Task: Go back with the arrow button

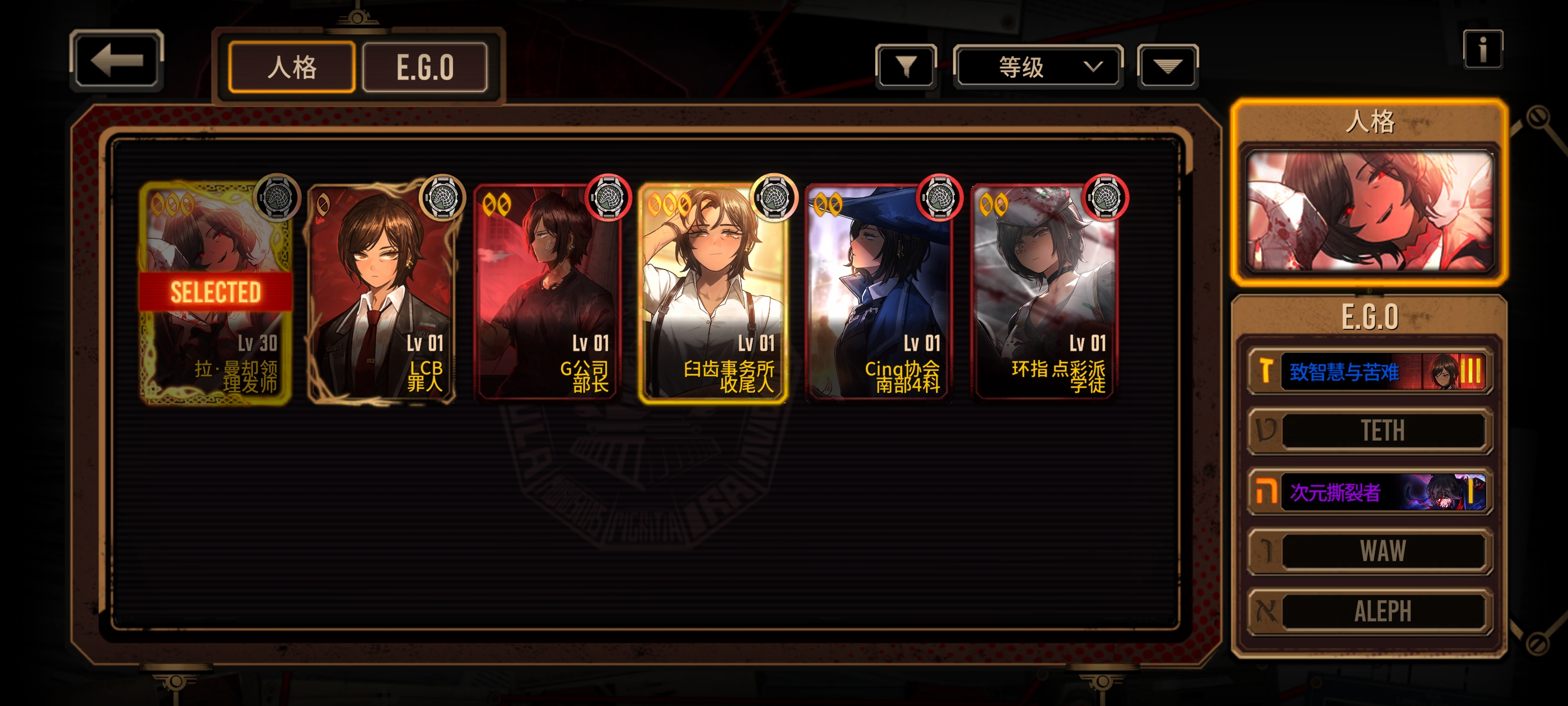Action: coord(116,61)
